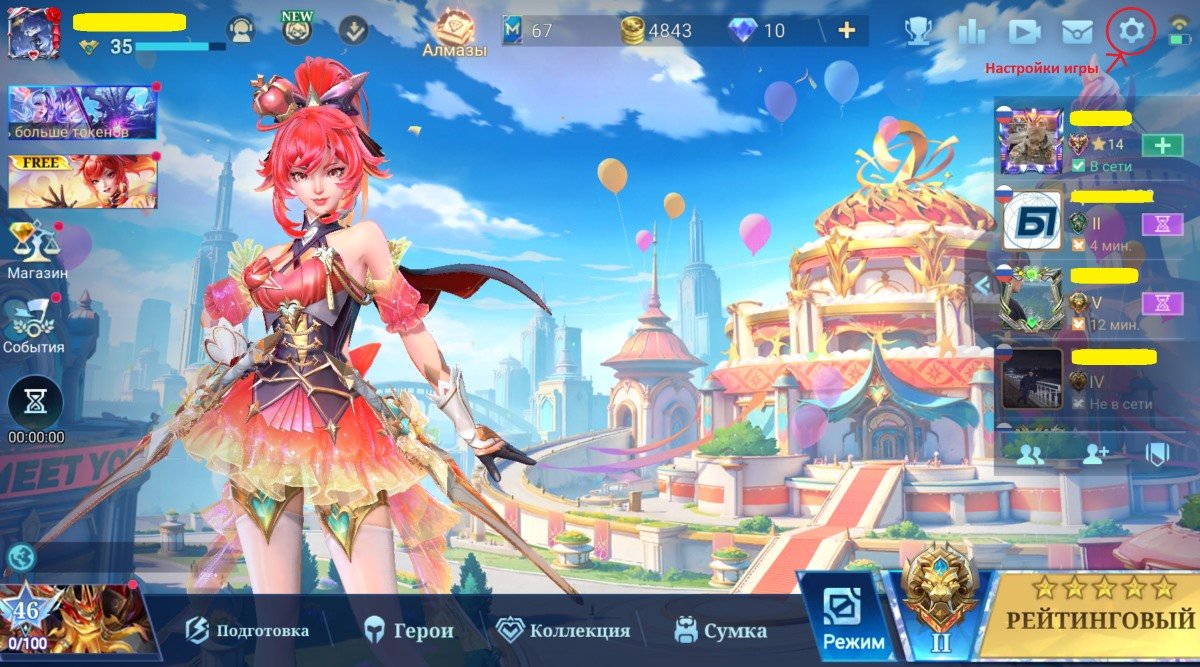
Task: Open the Подготовка menu
Action: 248,630
